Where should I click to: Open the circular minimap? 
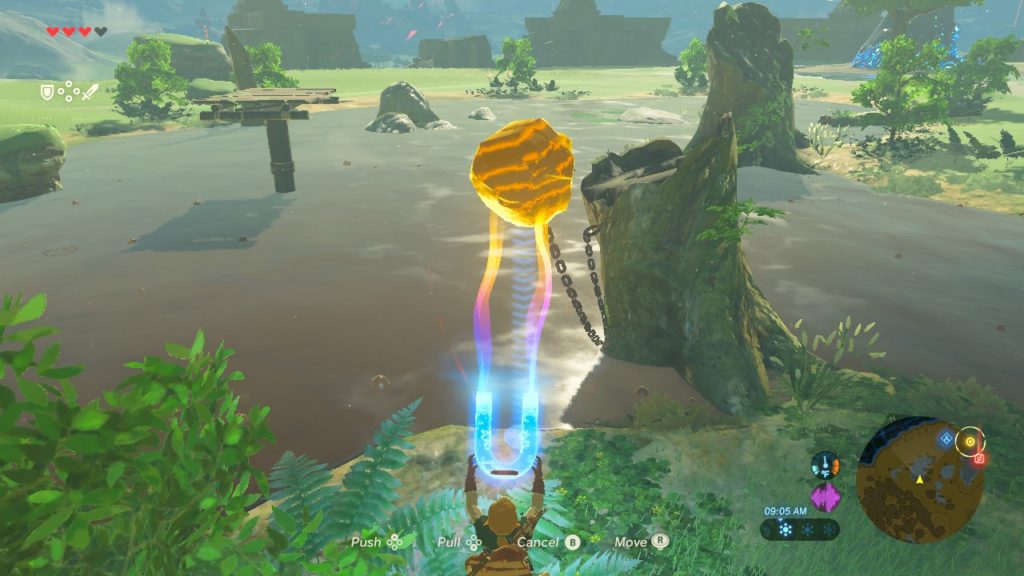point(919,481)
